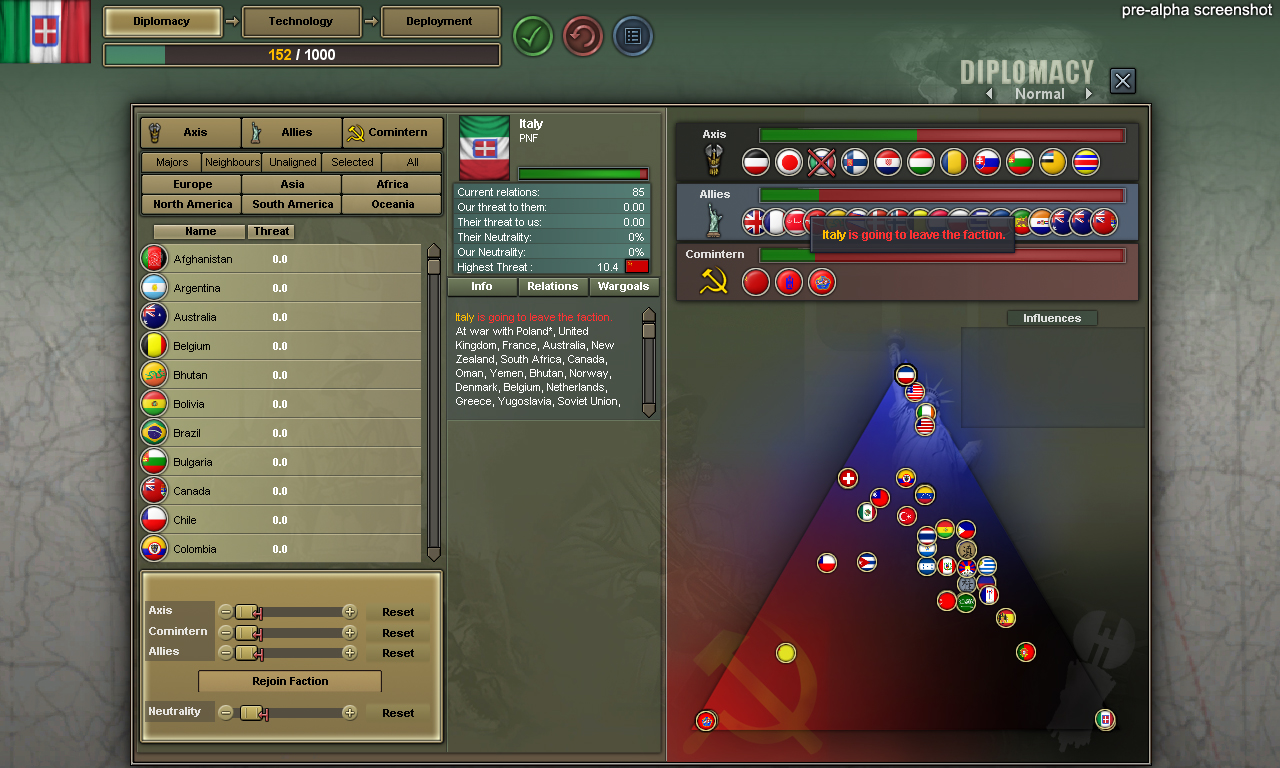1280x768 pixels.
Task: Click the Rejoin Faction button
Action: point(289,681)
